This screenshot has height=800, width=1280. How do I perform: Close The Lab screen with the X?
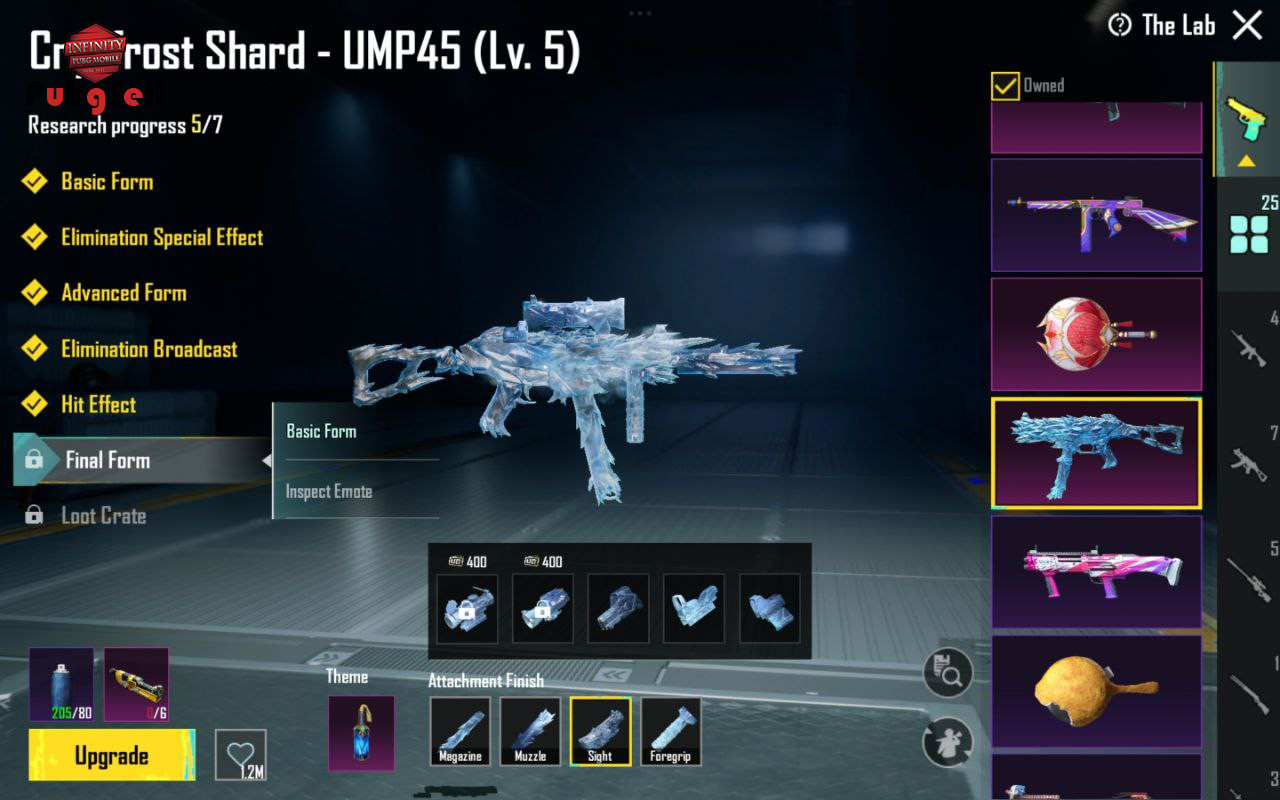[1247, 25]
